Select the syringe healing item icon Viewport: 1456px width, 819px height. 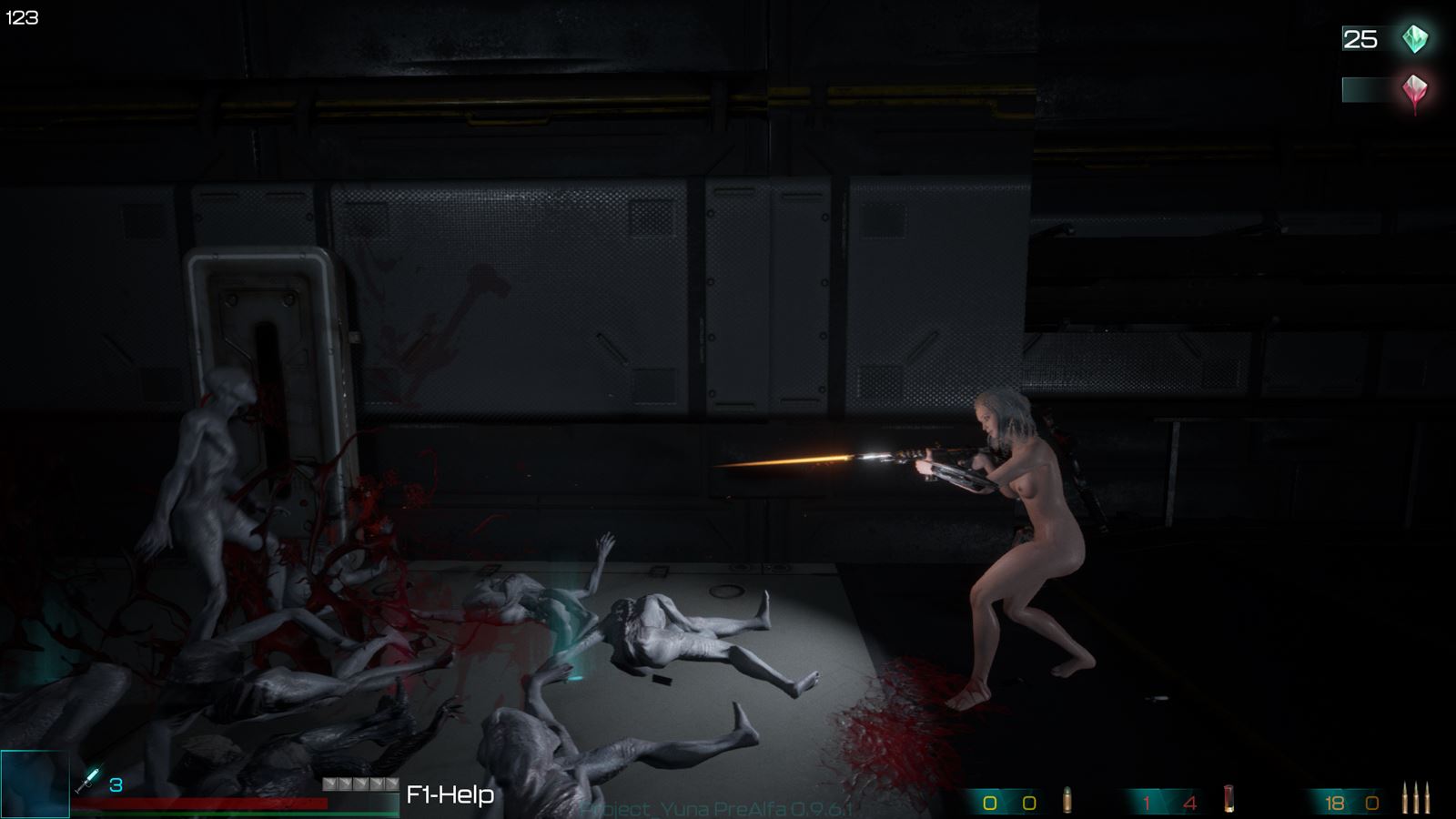(89, 780)
